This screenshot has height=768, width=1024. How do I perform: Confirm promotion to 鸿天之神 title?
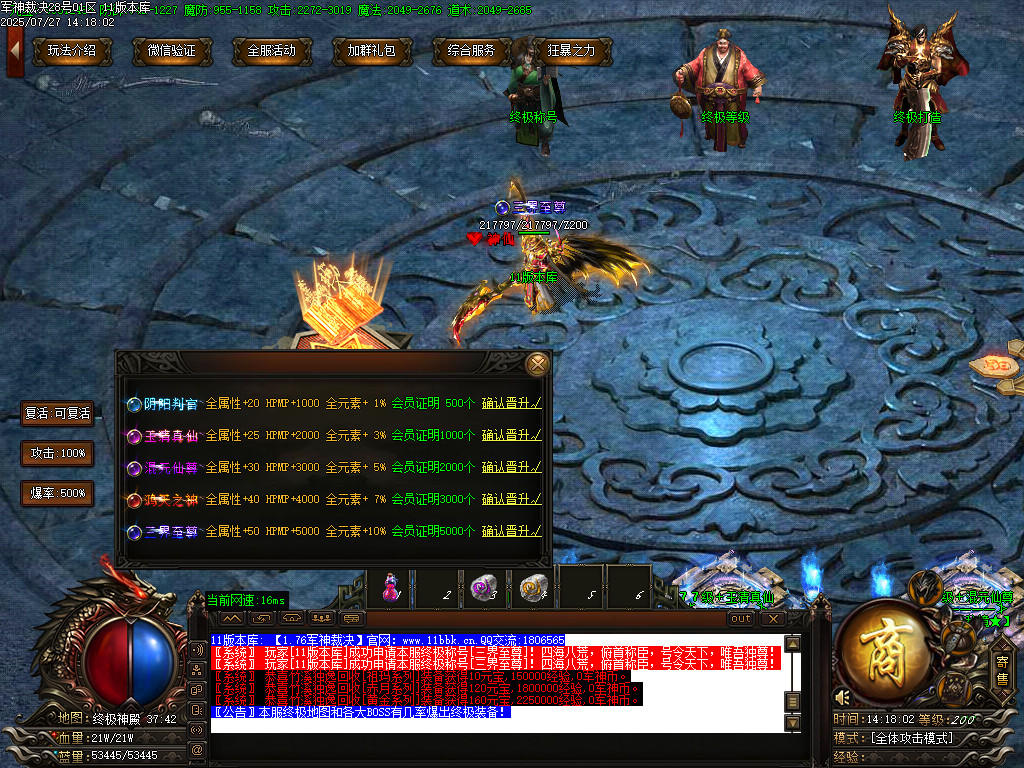click(x=511, y=499)
